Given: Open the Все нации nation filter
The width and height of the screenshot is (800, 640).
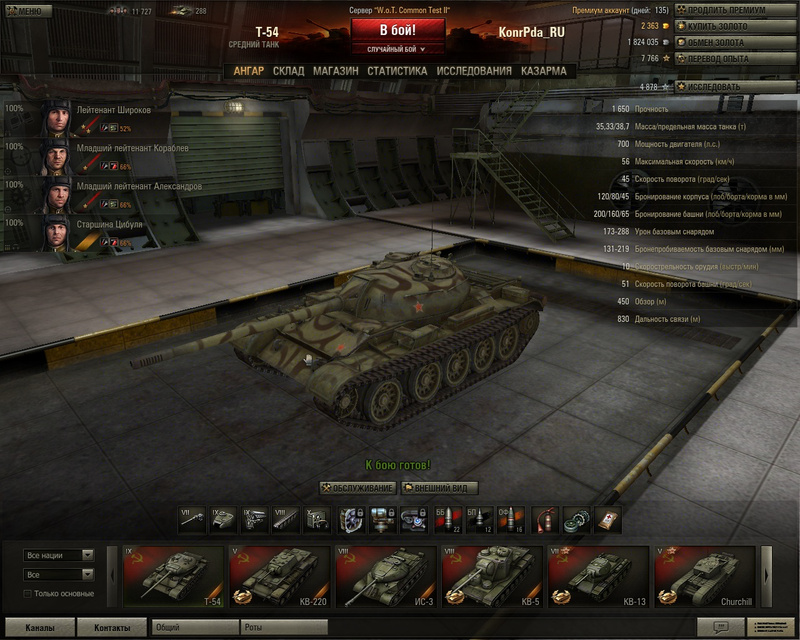Looking at the screenshot, I should tap(59, 555).
